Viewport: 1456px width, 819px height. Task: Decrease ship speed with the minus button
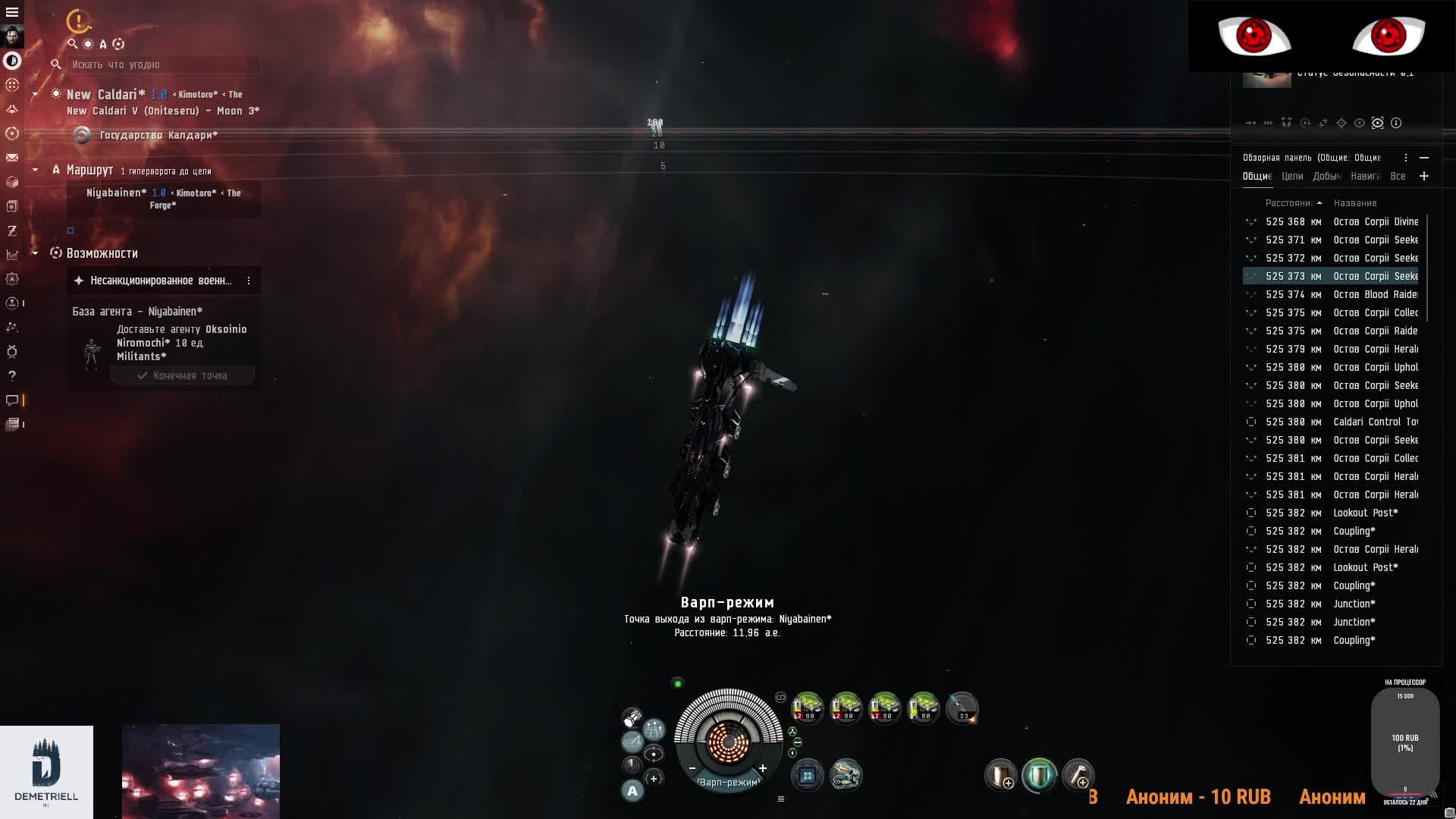[692, 769]
